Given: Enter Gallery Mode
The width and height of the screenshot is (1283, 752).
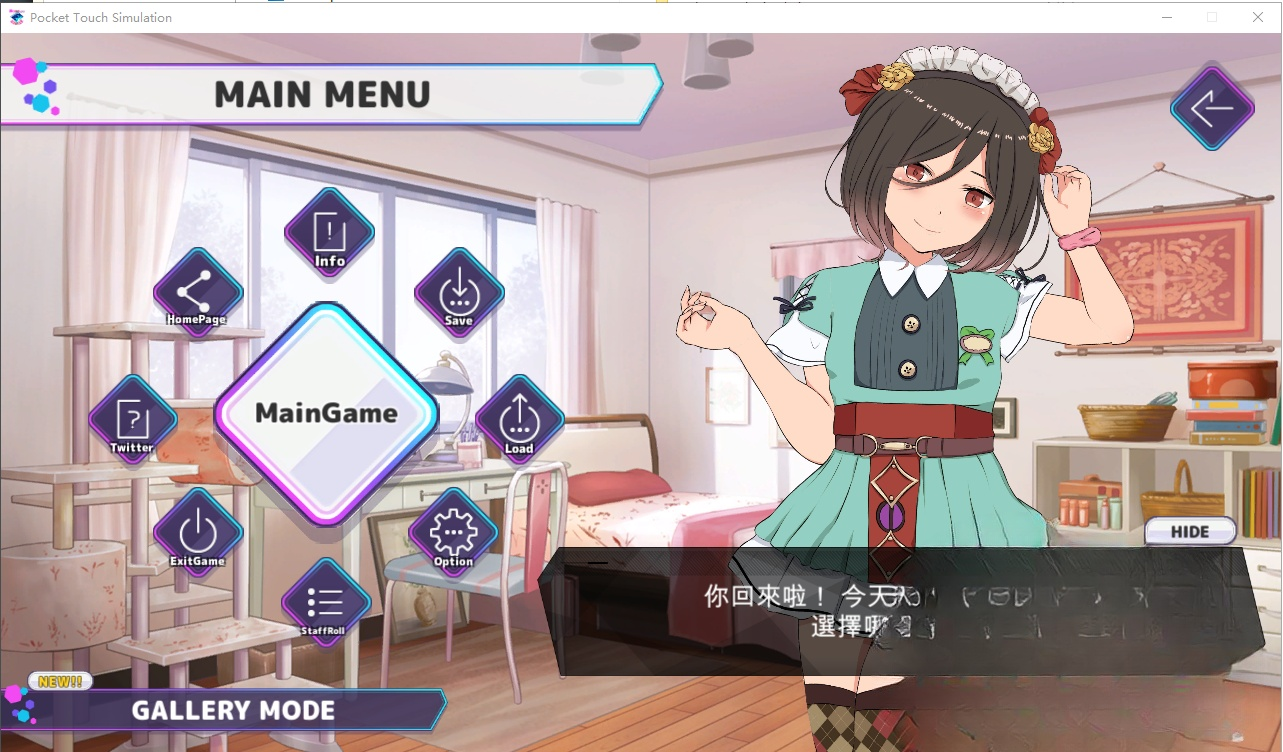Looking at the screenshot, I should (x=233, y=710).
